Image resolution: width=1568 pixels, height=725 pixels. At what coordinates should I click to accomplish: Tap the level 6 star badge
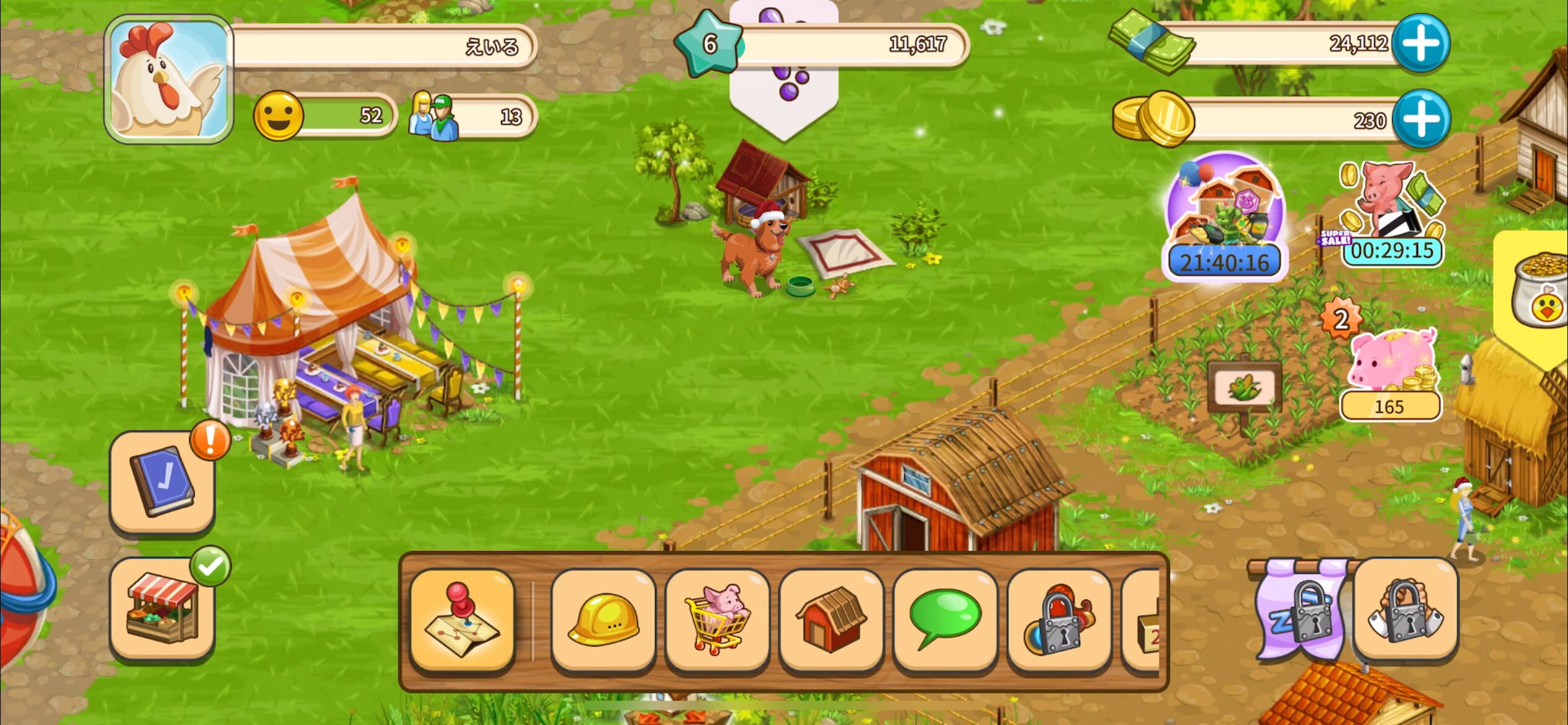click(708, 43)
